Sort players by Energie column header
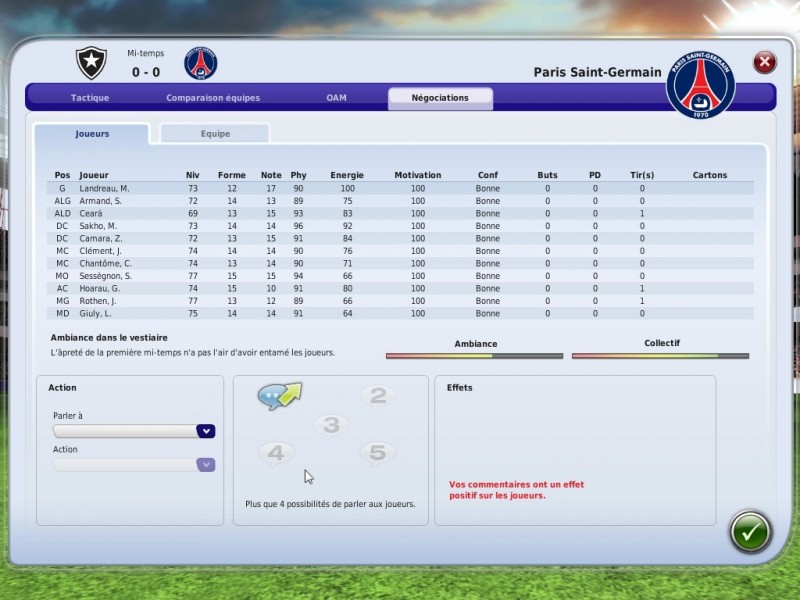Screen dimensions: 800x600 pyautogui.click(x=347, y=175)
